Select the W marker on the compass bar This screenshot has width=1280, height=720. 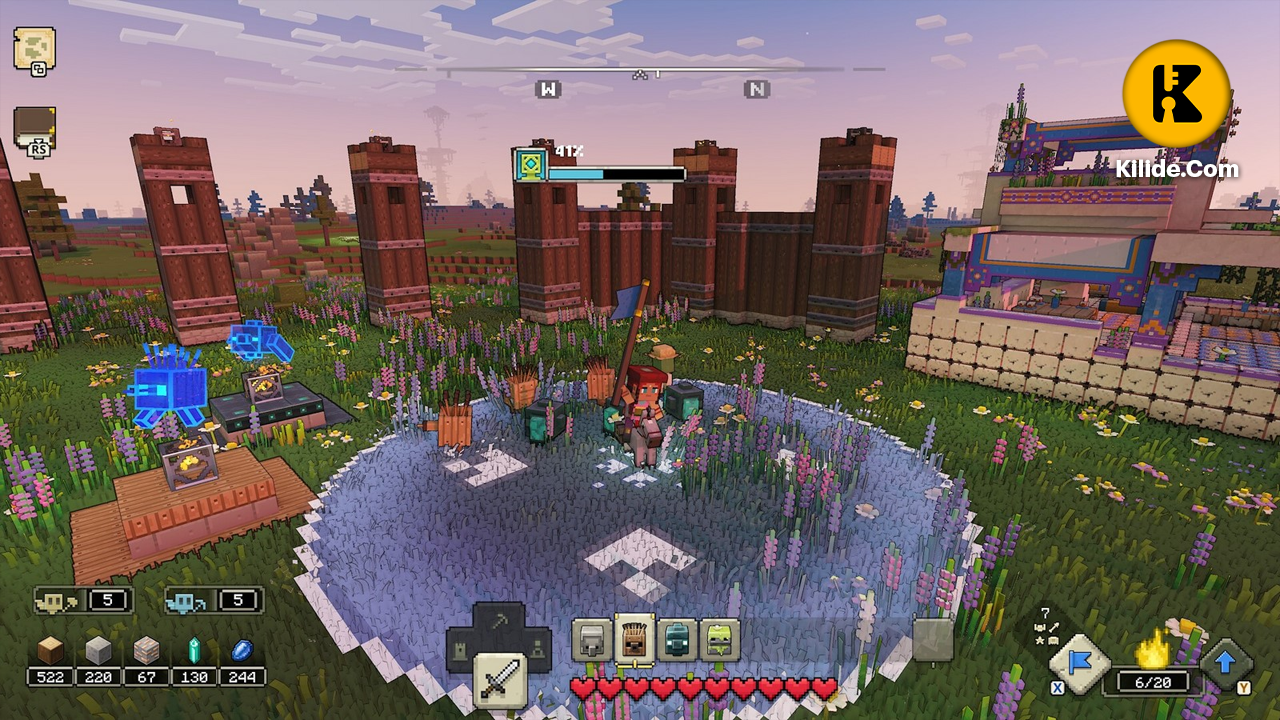click(x=547, y=89)
